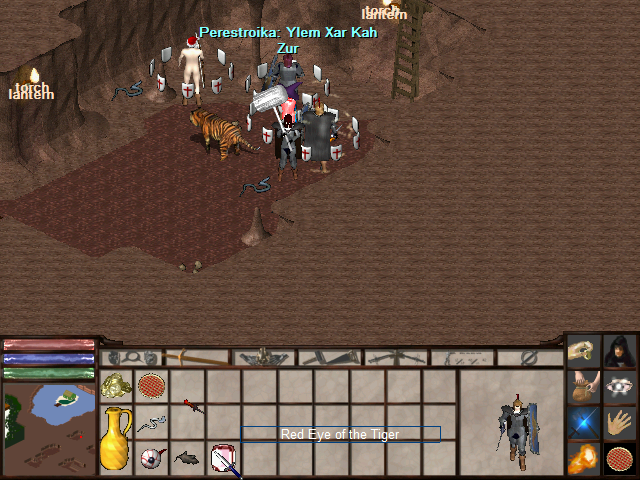Toggle the glowing eye icon

coord(620,387)
